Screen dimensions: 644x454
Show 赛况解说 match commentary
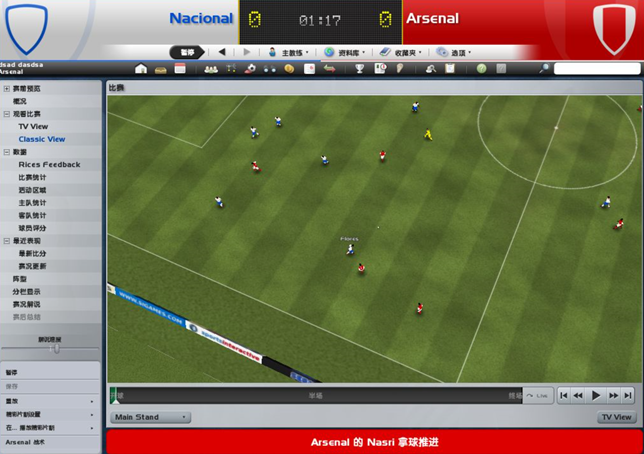click(27, 304)
